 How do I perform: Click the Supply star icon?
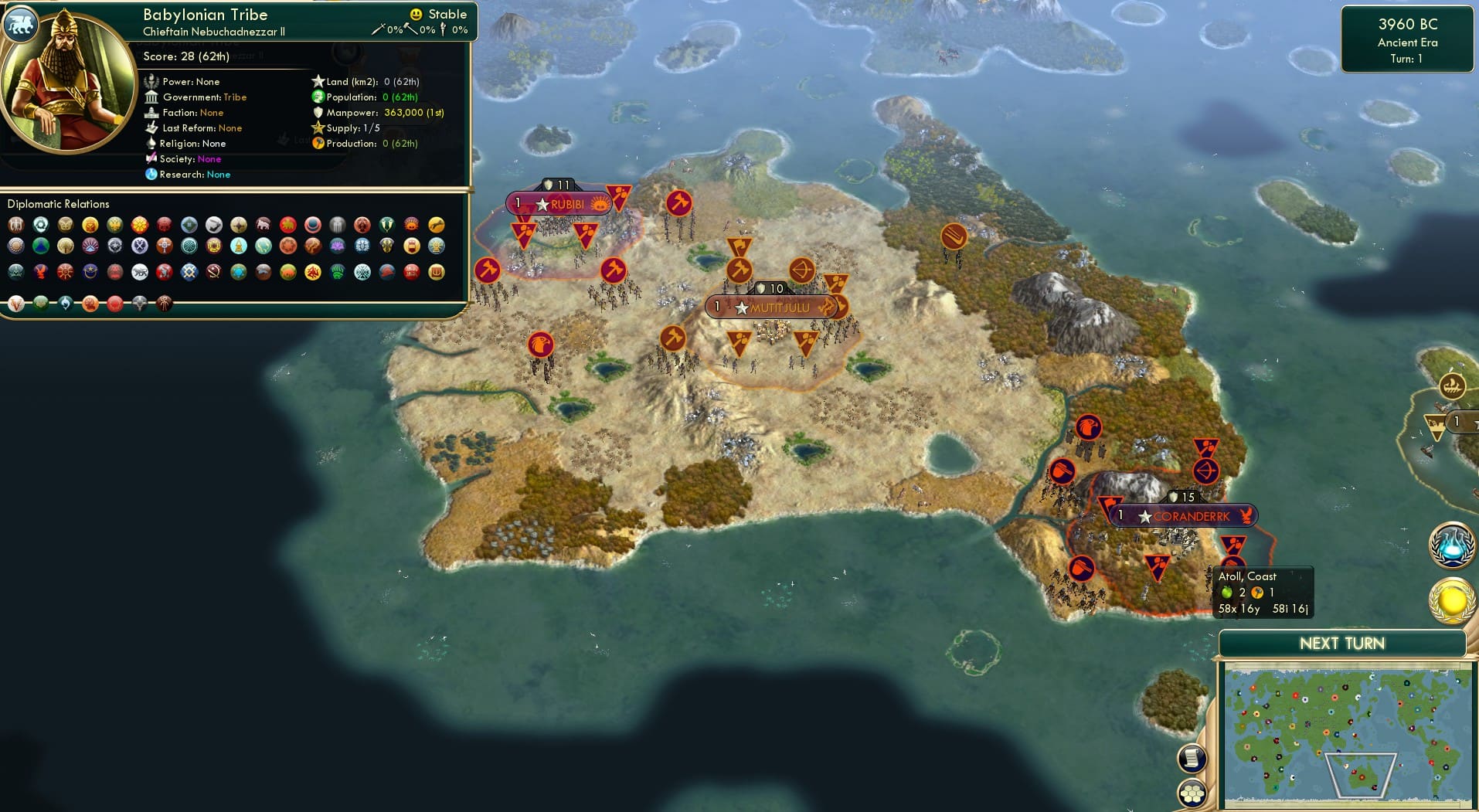(318, 128)
